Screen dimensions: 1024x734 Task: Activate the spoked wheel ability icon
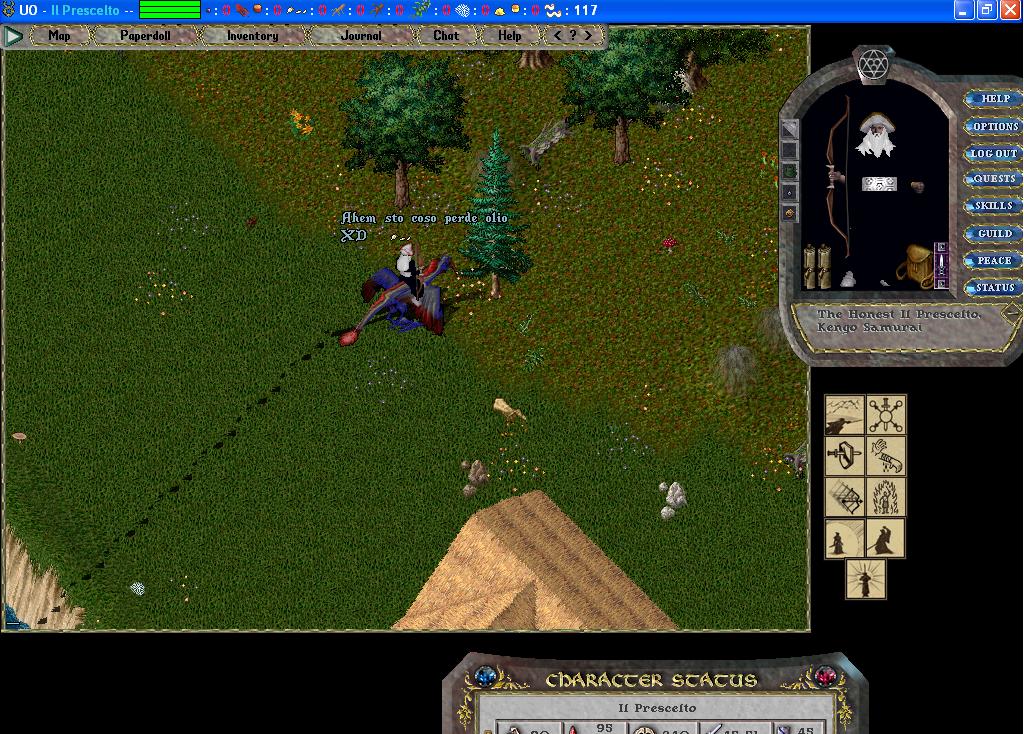(x=885, y=414)
